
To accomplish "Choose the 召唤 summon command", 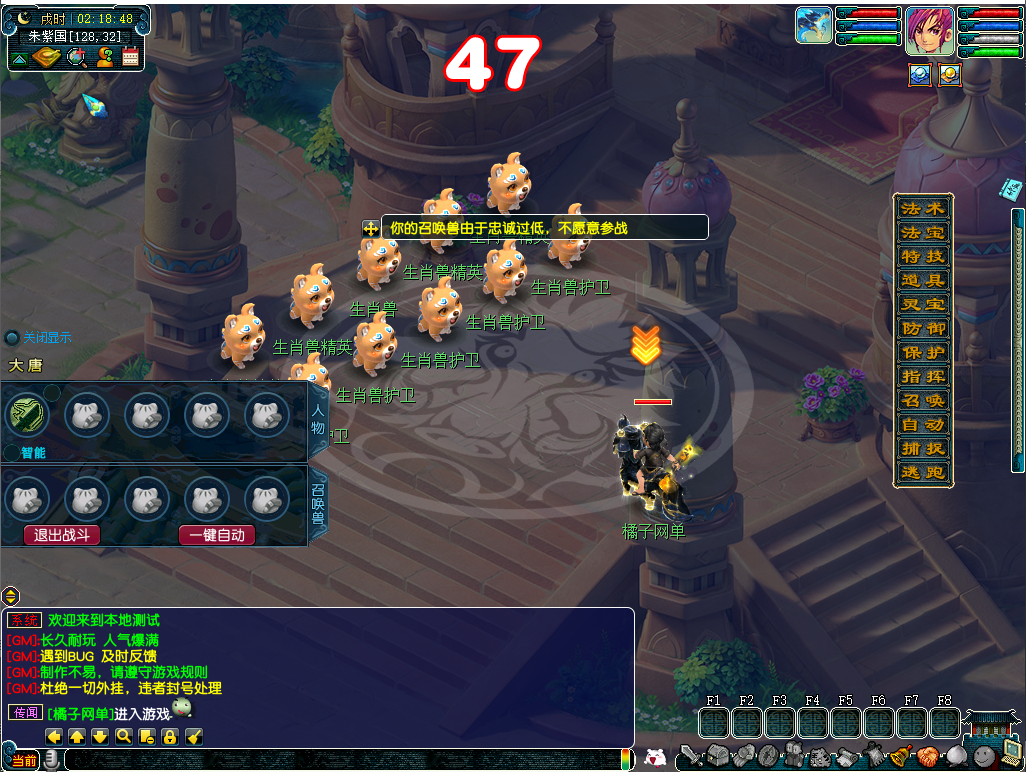I will (922, 401).
